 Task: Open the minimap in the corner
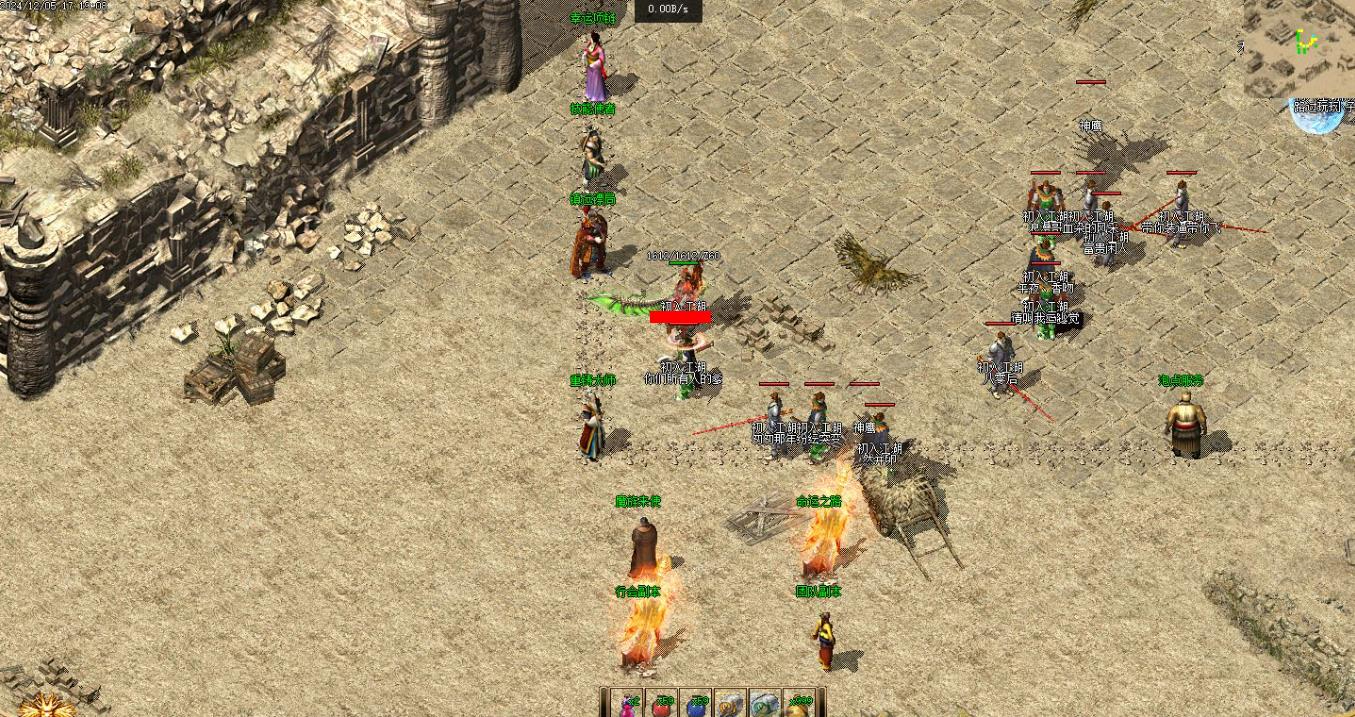click(x=1300, y=45)
